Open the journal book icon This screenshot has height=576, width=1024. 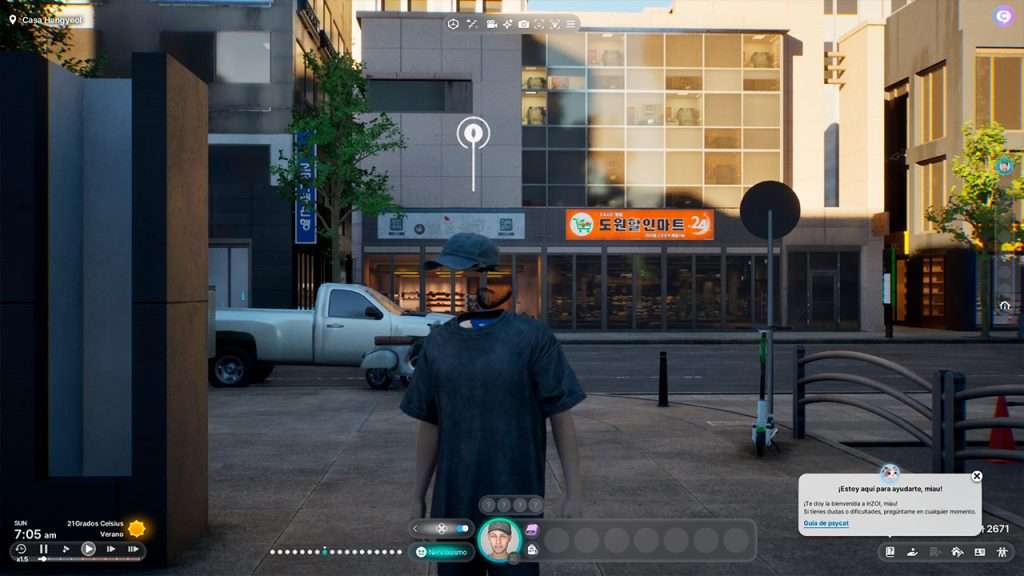pyautogui.click(x=890, y=552)
